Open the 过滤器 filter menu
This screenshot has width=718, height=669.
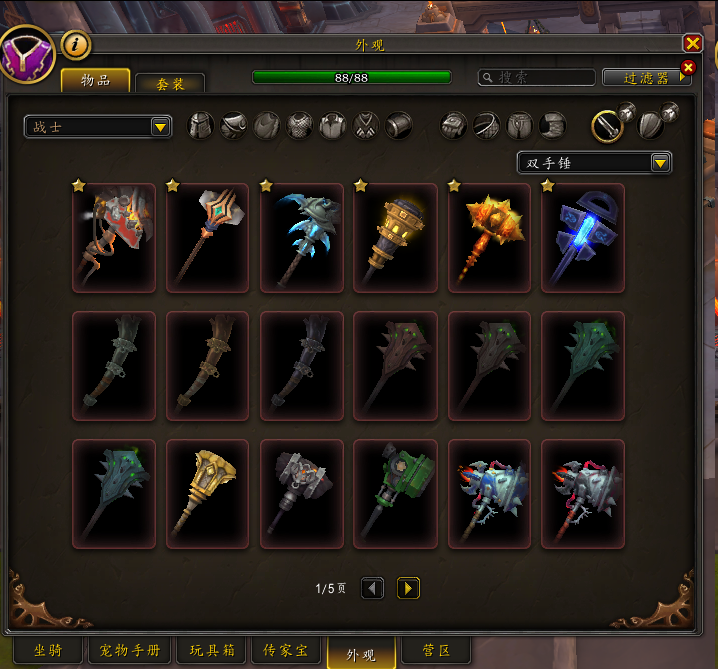pos(645,77)
